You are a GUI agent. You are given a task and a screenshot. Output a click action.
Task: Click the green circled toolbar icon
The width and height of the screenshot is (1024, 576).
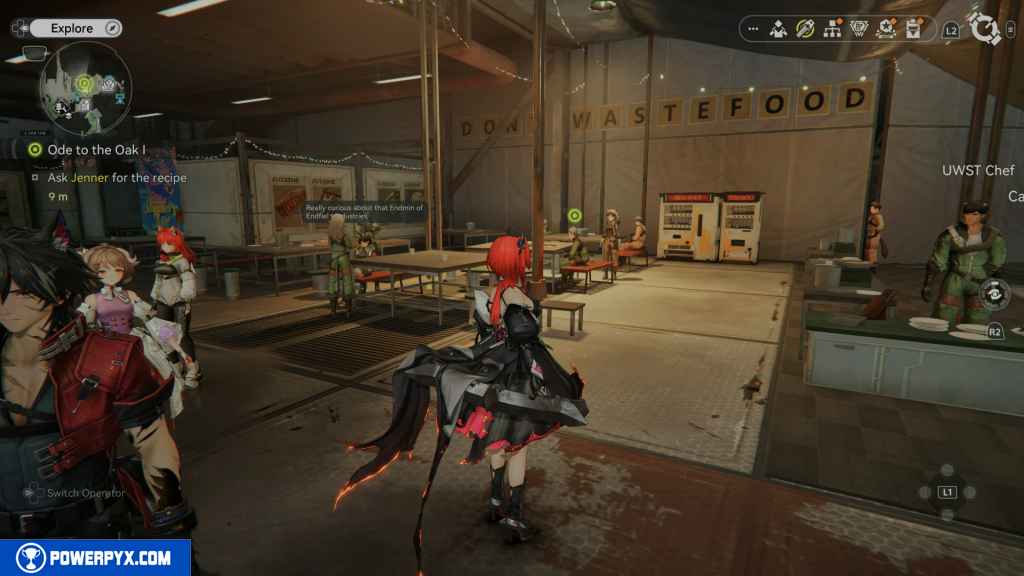tap(805, 29)
